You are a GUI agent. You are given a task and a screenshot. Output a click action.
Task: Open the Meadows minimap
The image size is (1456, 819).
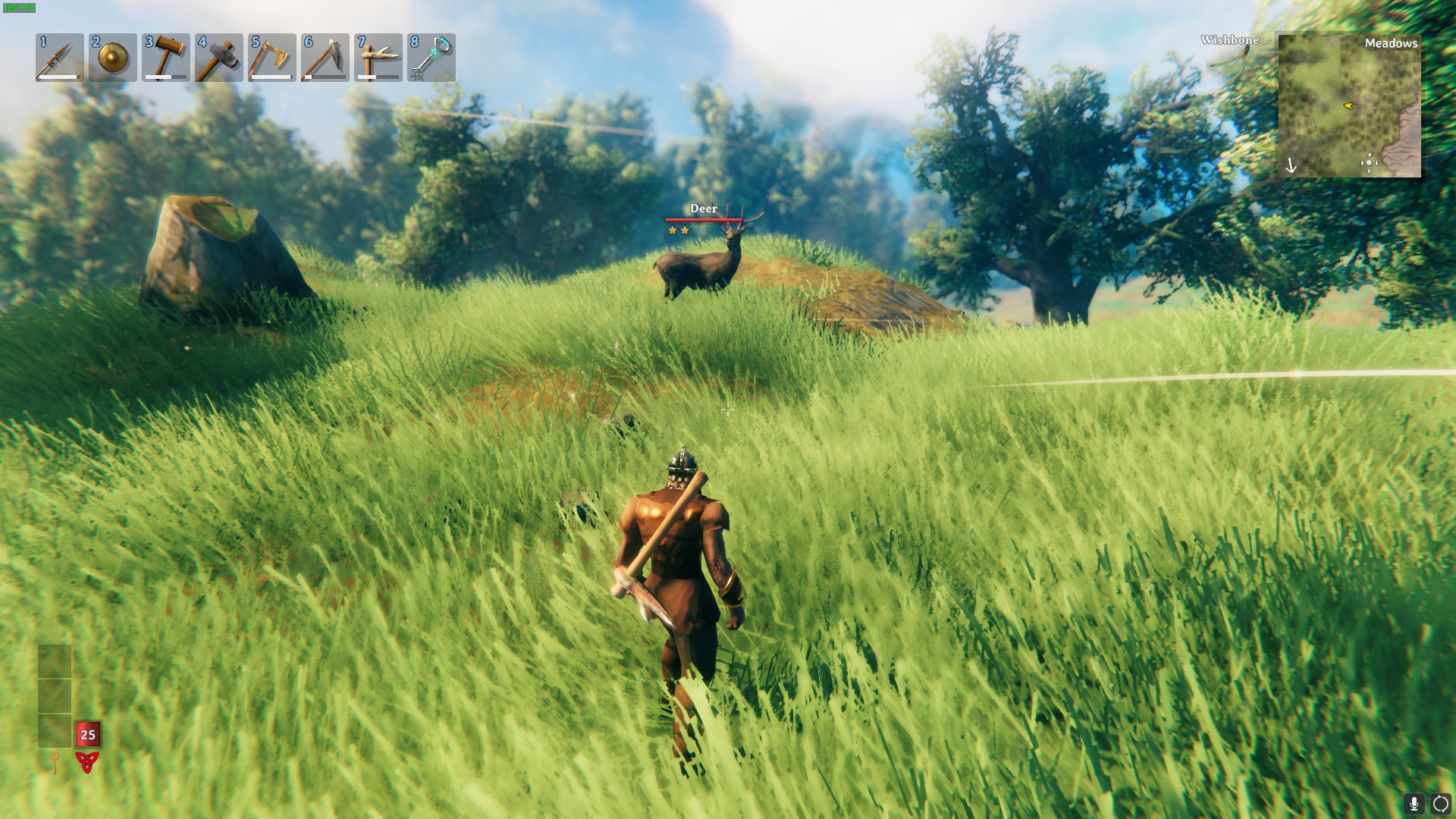[x=1349, y=105]
